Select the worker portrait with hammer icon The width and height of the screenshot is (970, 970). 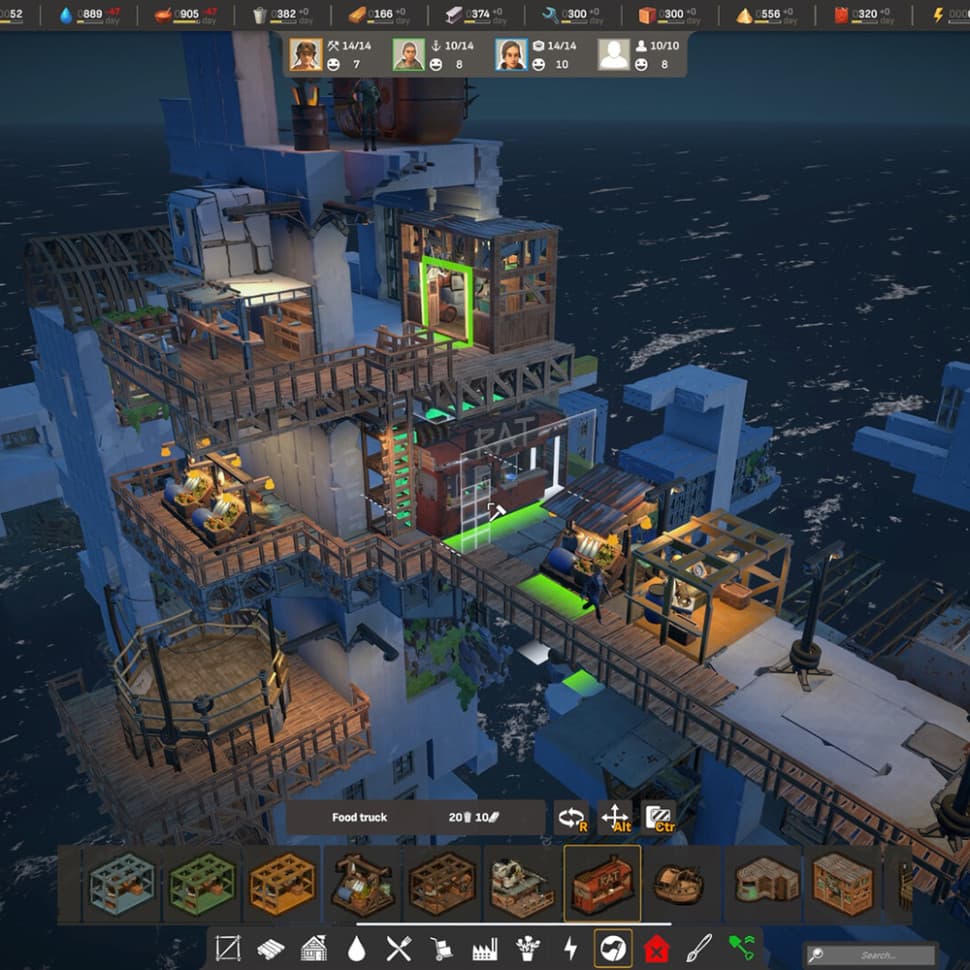click(x=306, y=55)
